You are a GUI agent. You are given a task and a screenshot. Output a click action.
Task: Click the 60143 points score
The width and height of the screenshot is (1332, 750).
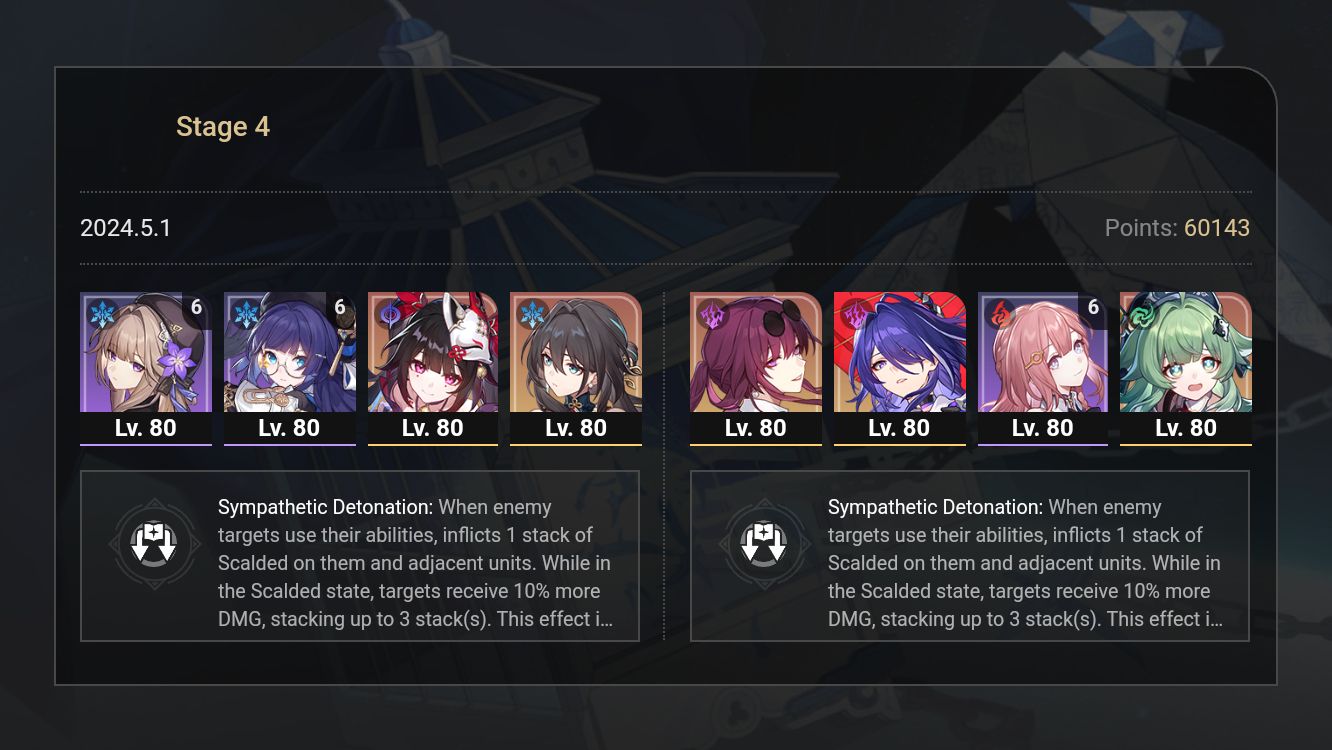coord(1220,228)
